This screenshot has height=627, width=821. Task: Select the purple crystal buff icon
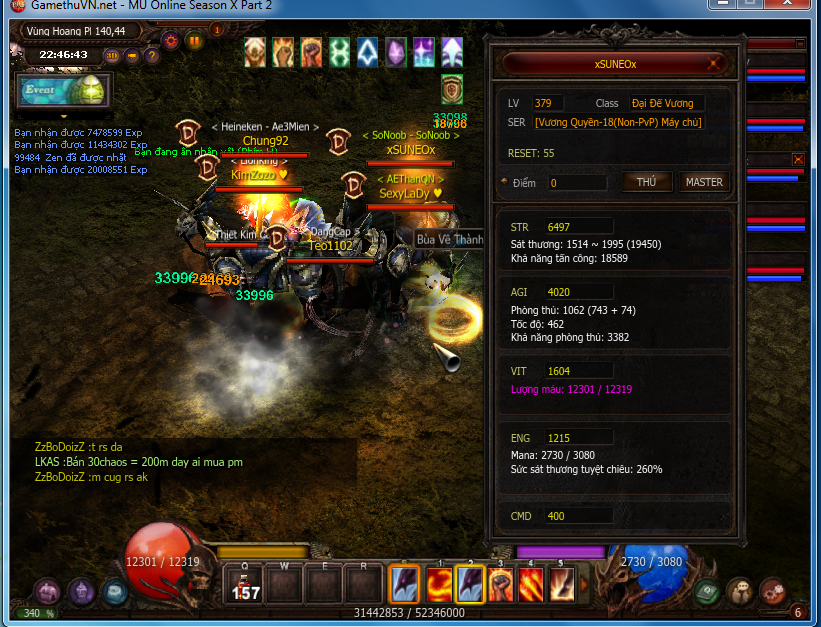[397, 51]
